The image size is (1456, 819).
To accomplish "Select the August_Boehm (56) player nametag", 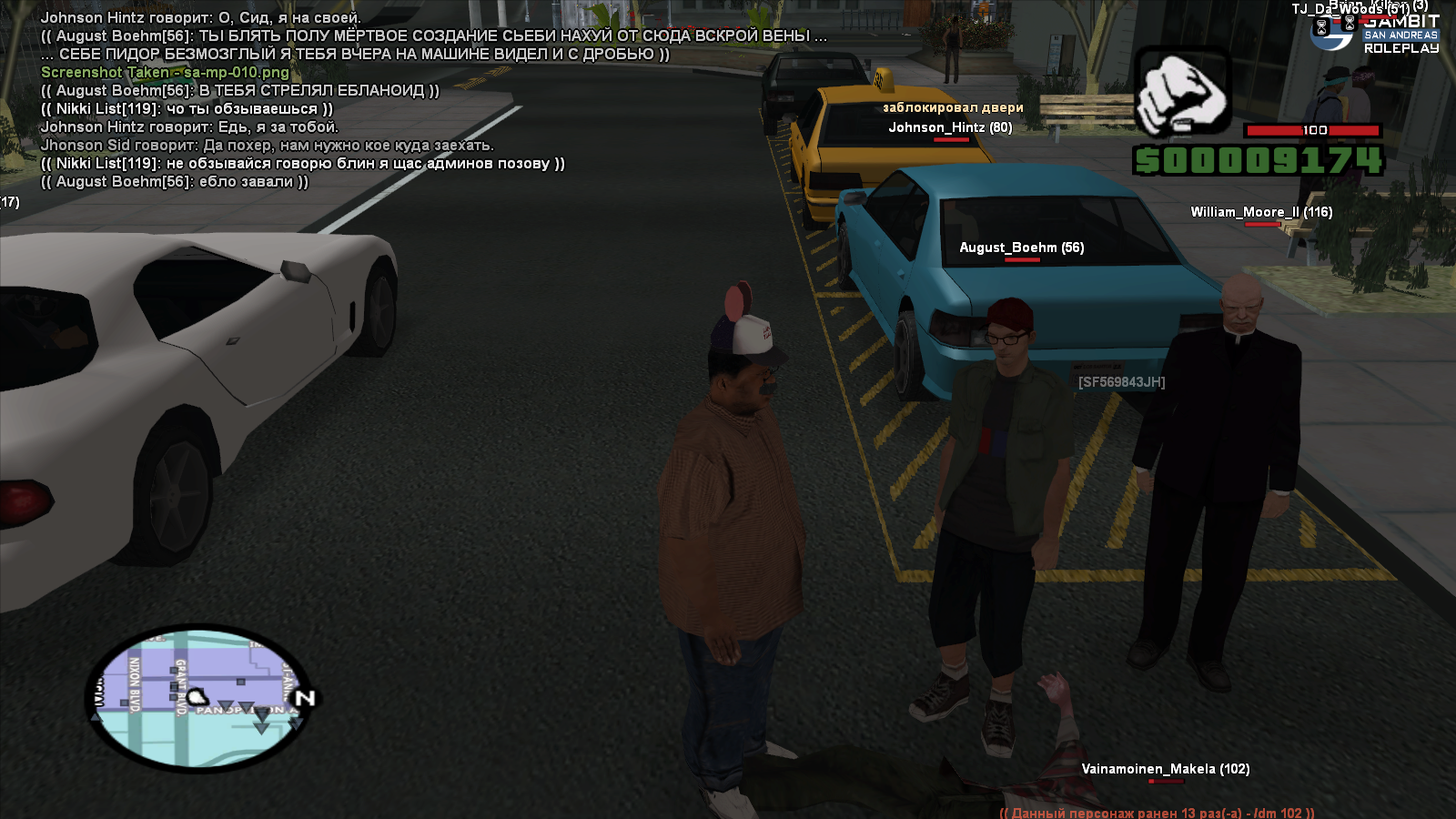I will (x=1021, y=248).
